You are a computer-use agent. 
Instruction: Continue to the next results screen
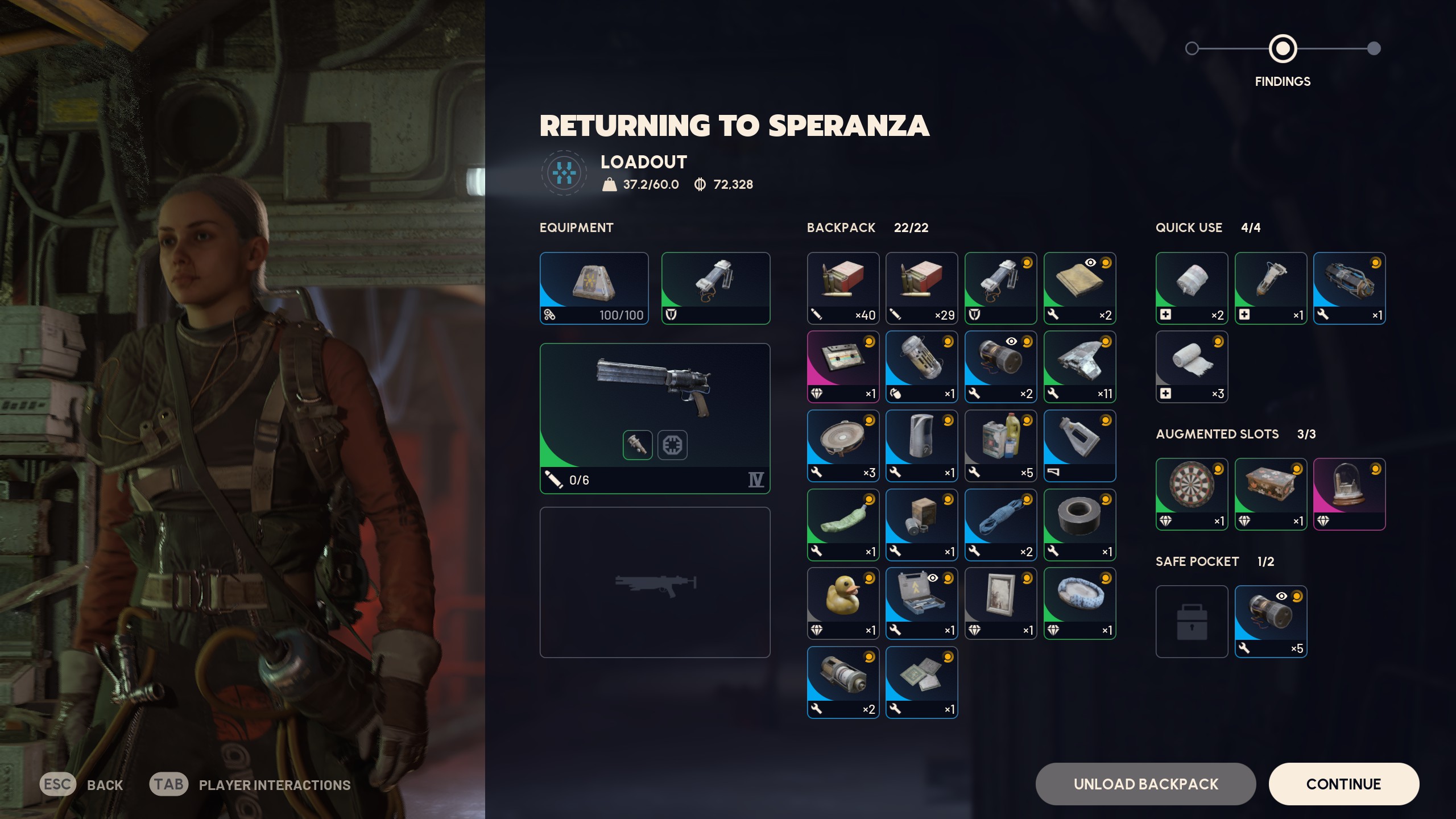1343,784
